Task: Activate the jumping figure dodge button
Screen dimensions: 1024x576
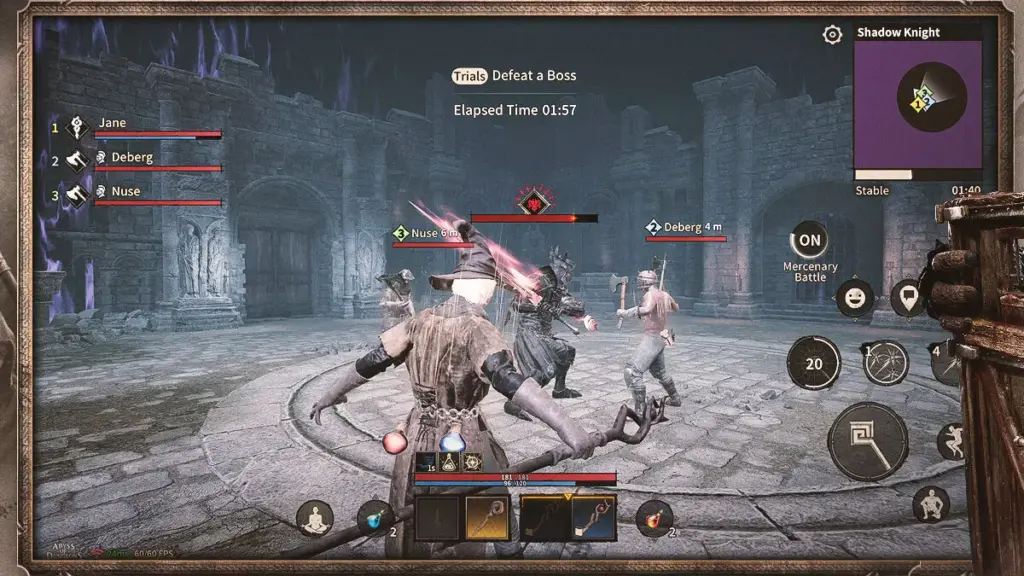Action: [x=951, y=441]
